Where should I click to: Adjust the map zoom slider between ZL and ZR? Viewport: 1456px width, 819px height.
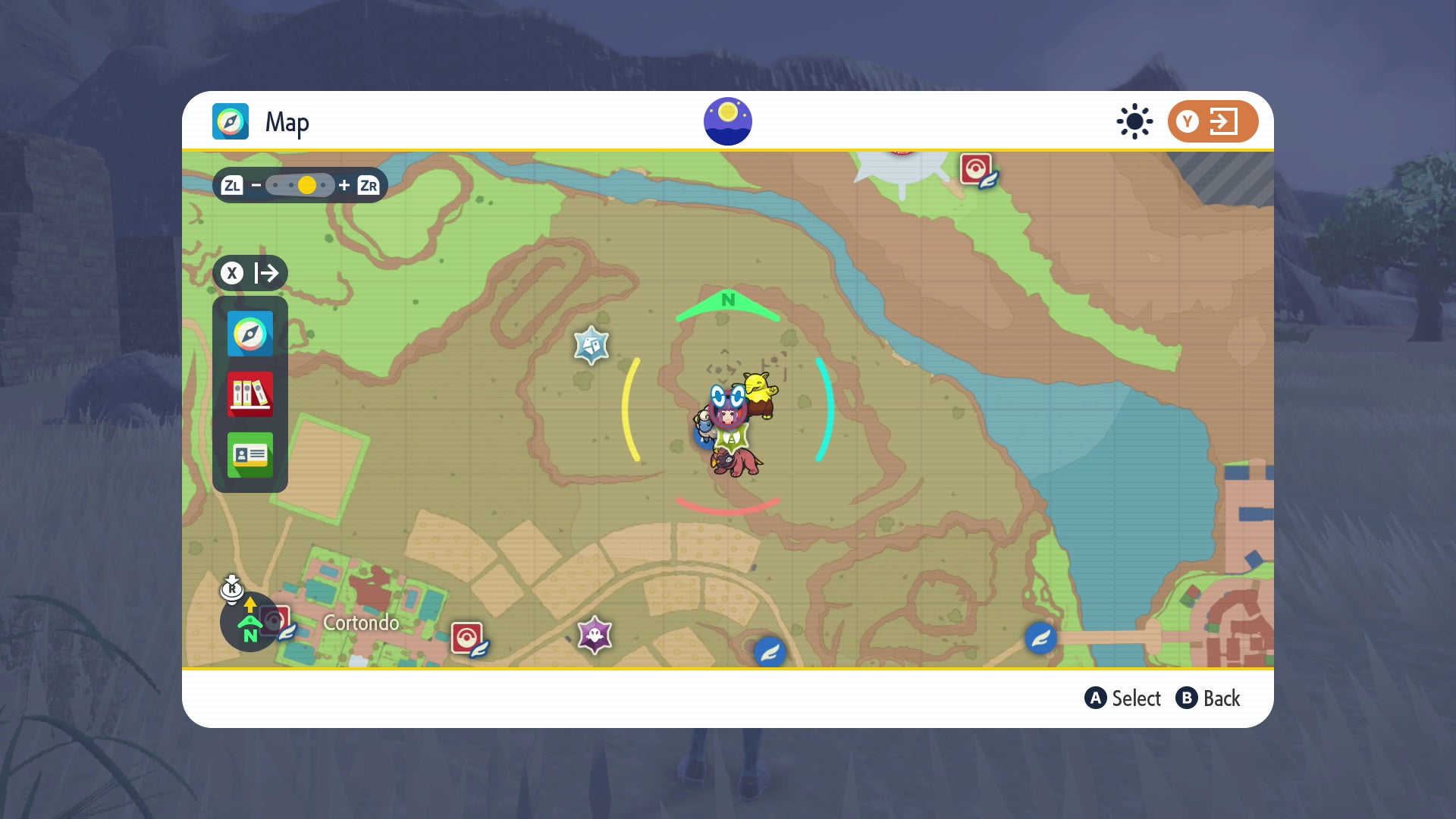[306, 184]
